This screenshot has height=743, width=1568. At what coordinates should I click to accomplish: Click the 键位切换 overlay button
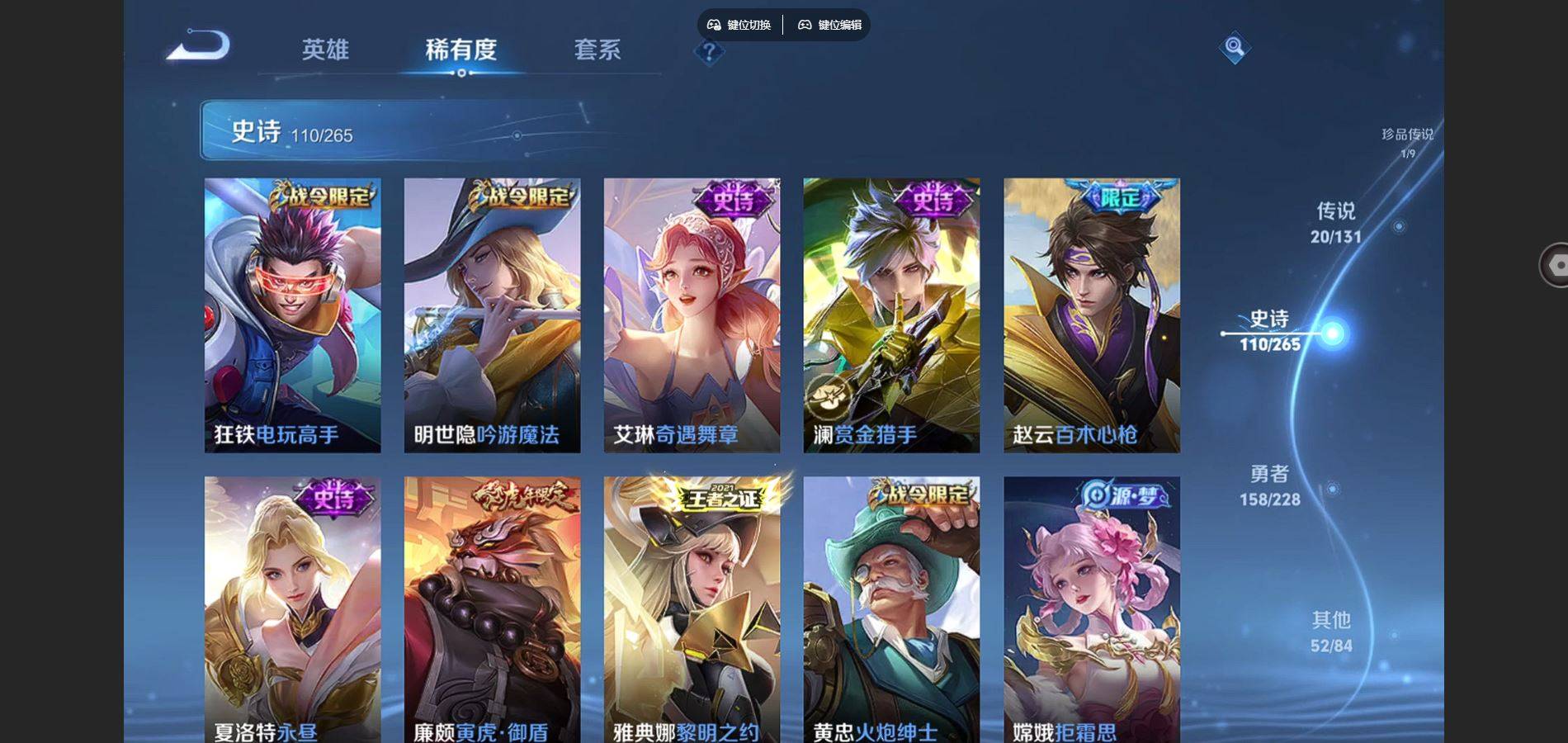739,25
